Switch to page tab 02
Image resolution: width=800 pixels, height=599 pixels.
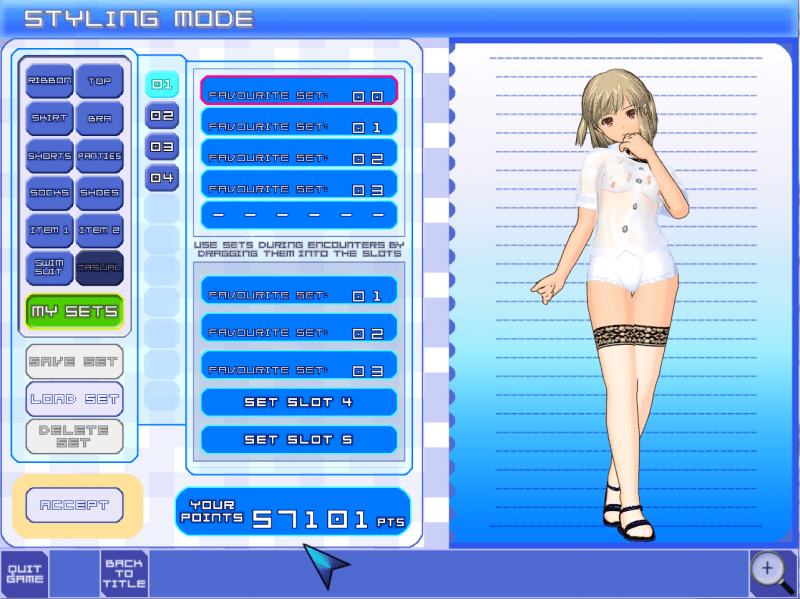[x=161, y=116]
